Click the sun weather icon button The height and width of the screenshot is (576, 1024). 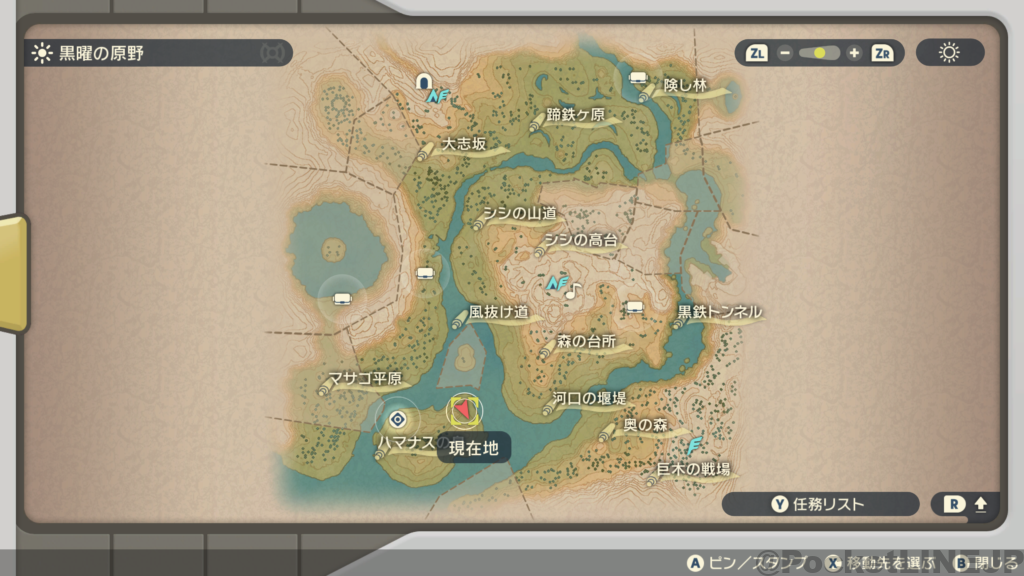948,53
